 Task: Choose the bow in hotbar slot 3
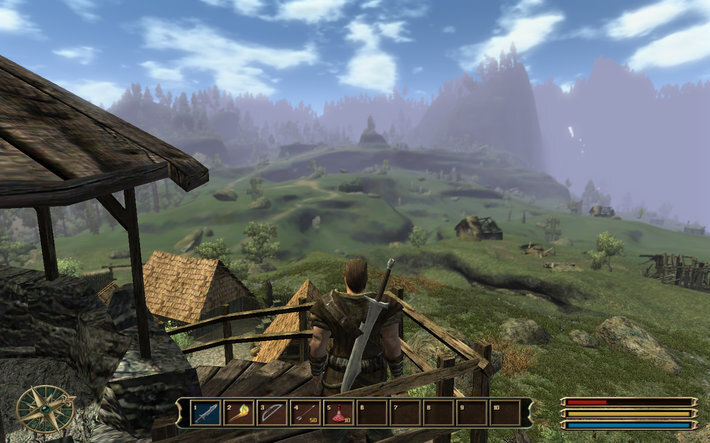click(x=272, y=412)
